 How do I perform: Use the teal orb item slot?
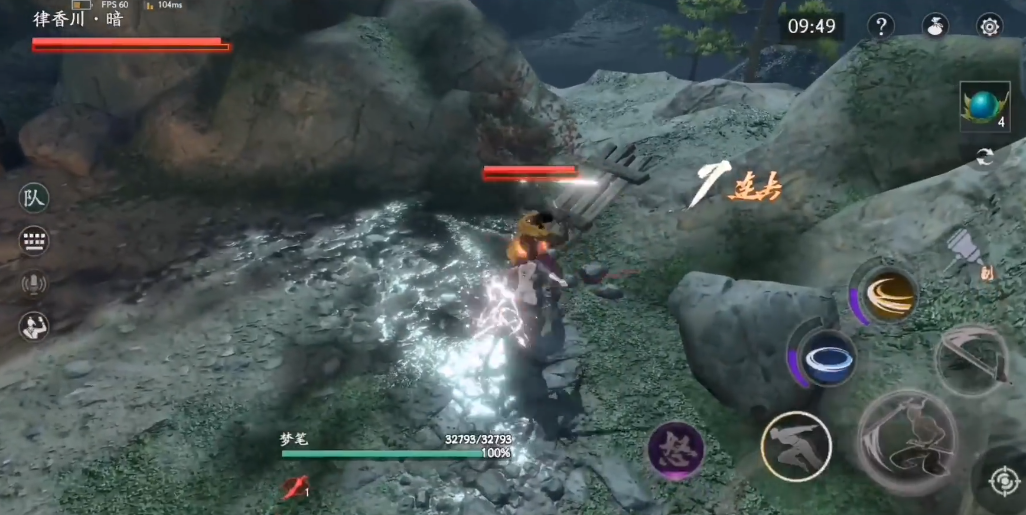tap(984, 105)
